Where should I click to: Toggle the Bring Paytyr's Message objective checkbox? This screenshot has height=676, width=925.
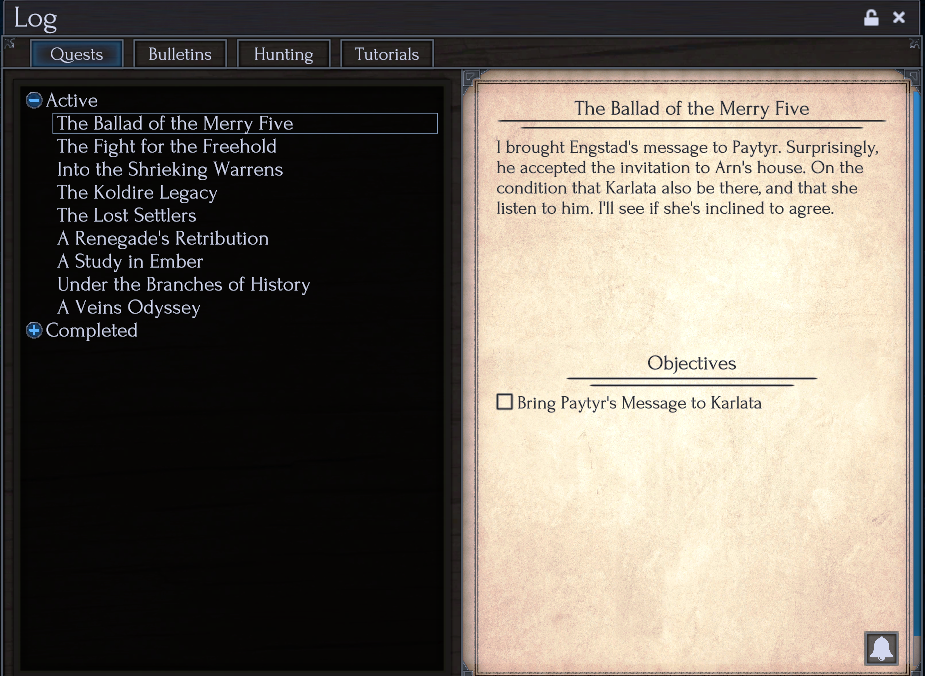(x=505, y=403)
